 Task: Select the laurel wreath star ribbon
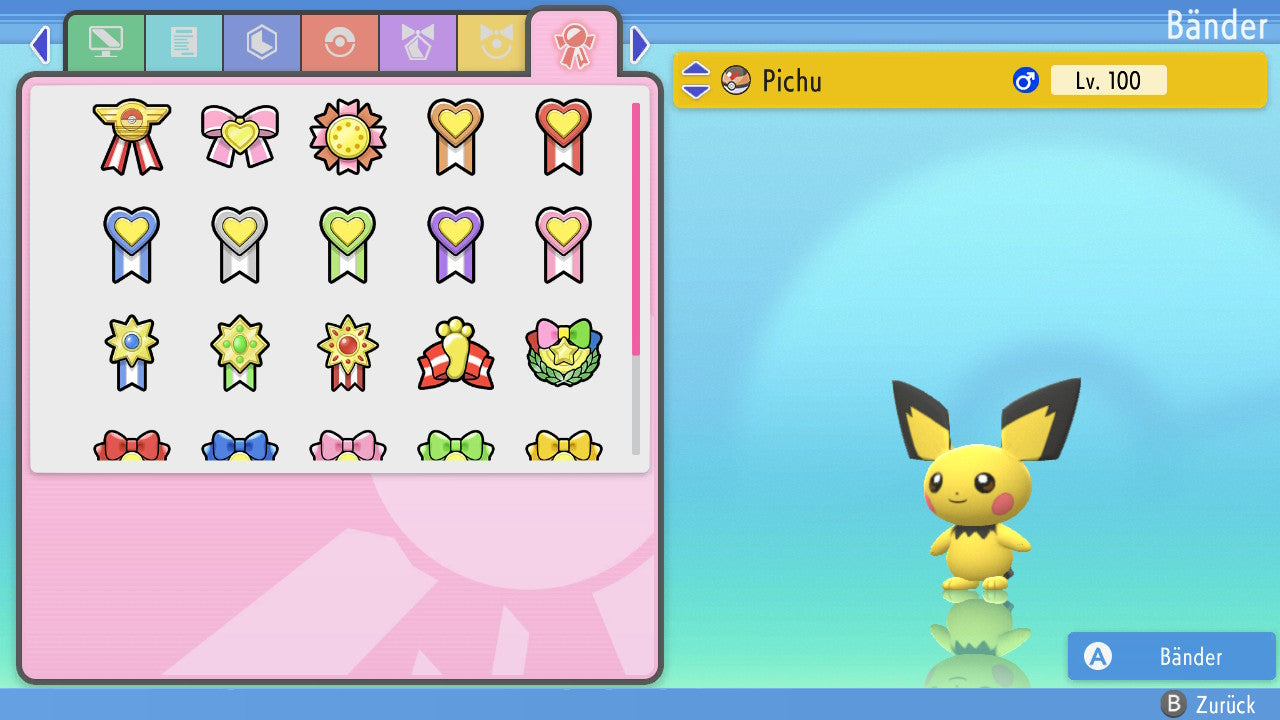[563, 354]
